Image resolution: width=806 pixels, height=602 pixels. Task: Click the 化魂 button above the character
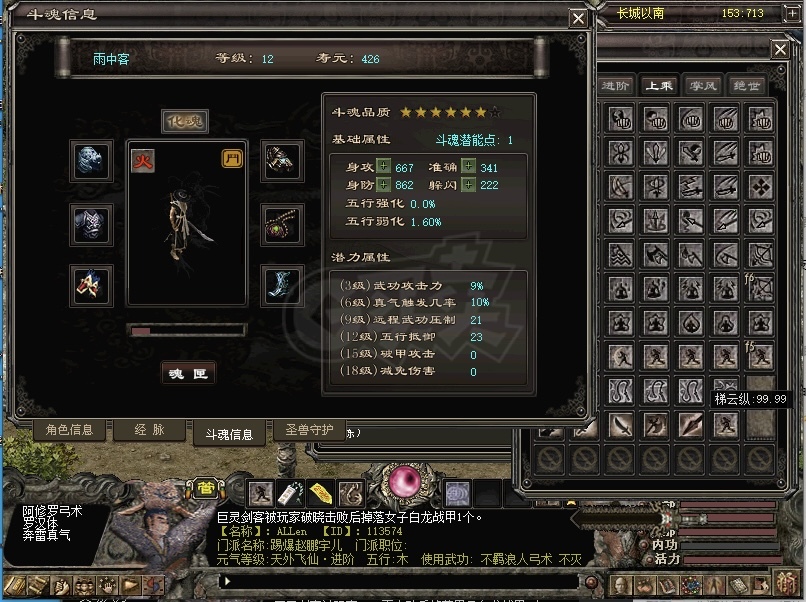[x=185, y=121]
